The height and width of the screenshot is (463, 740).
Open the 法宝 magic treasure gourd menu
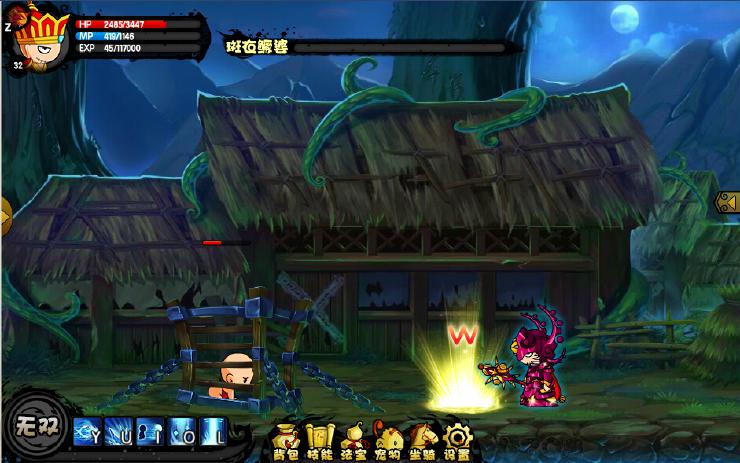click(354, 439)
